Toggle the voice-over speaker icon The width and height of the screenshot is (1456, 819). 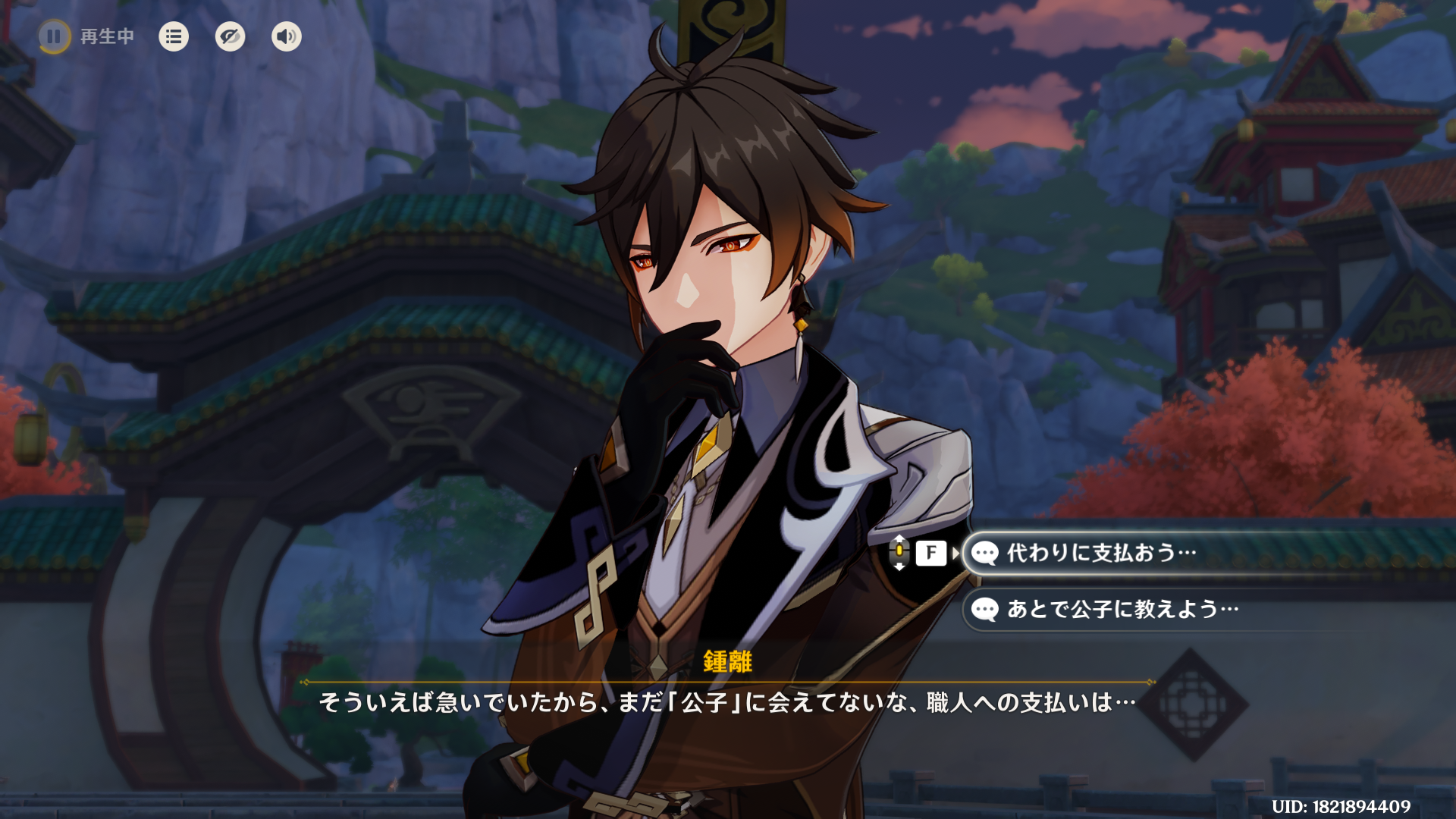[286, 36]
